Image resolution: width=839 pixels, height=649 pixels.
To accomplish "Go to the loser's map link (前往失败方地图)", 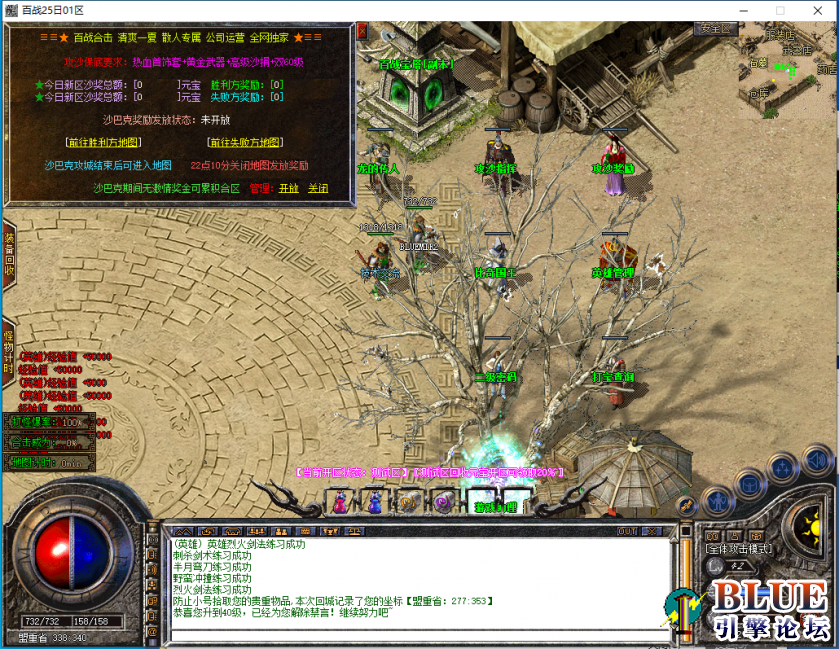I will coord(244,143).
